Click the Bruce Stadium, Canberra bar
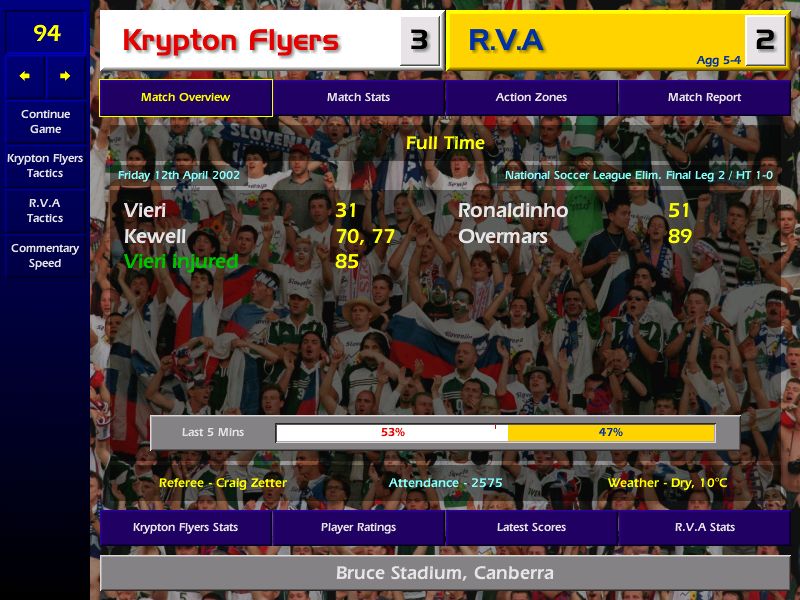Screen dimensions: 800x600 pyautogui.click(x=444, y=573)
